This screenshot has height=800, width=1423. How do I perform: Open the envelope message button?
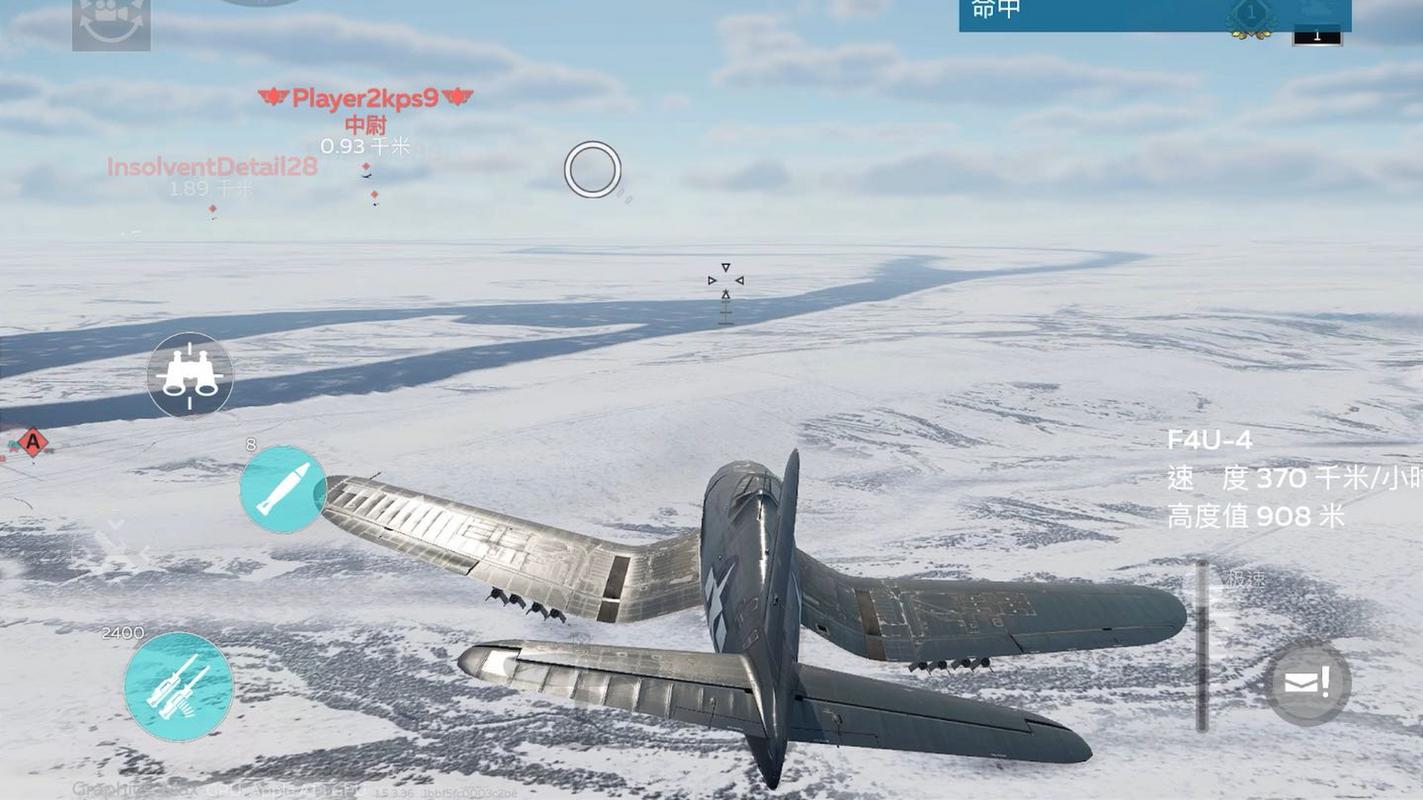(x=1307, y=684)
